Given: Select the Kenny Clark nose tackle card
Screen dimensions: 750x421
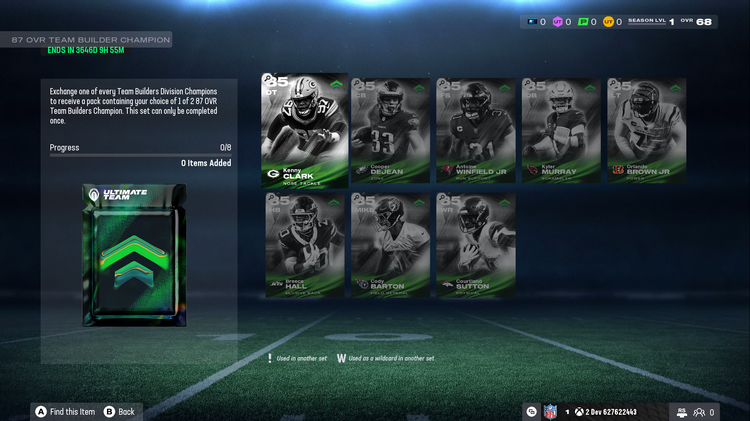Looking at the screenshot, I should pos(304,129).
